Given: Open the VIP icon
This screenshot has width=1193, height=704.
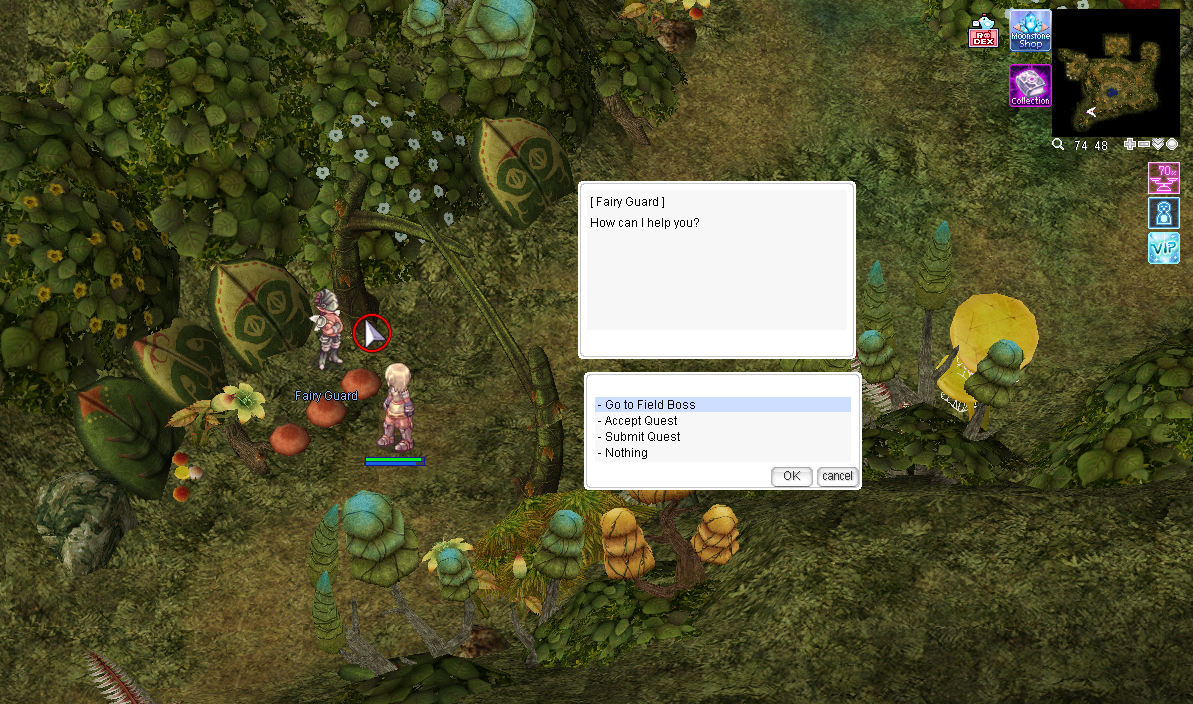Looking at the screenshot, I should (1163, 248).
